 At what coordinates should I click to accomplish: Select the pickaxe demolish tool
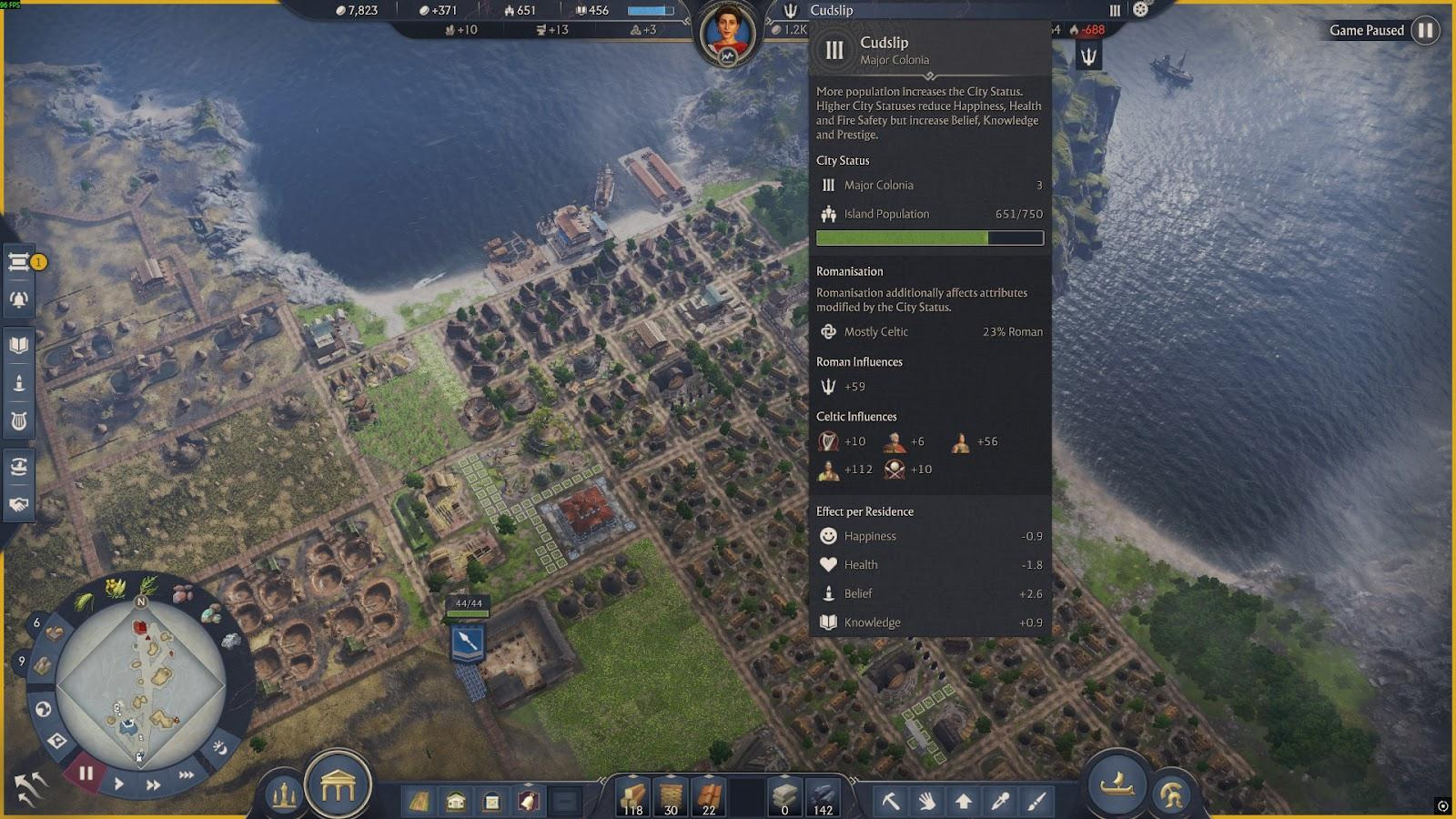pos(891,801)
